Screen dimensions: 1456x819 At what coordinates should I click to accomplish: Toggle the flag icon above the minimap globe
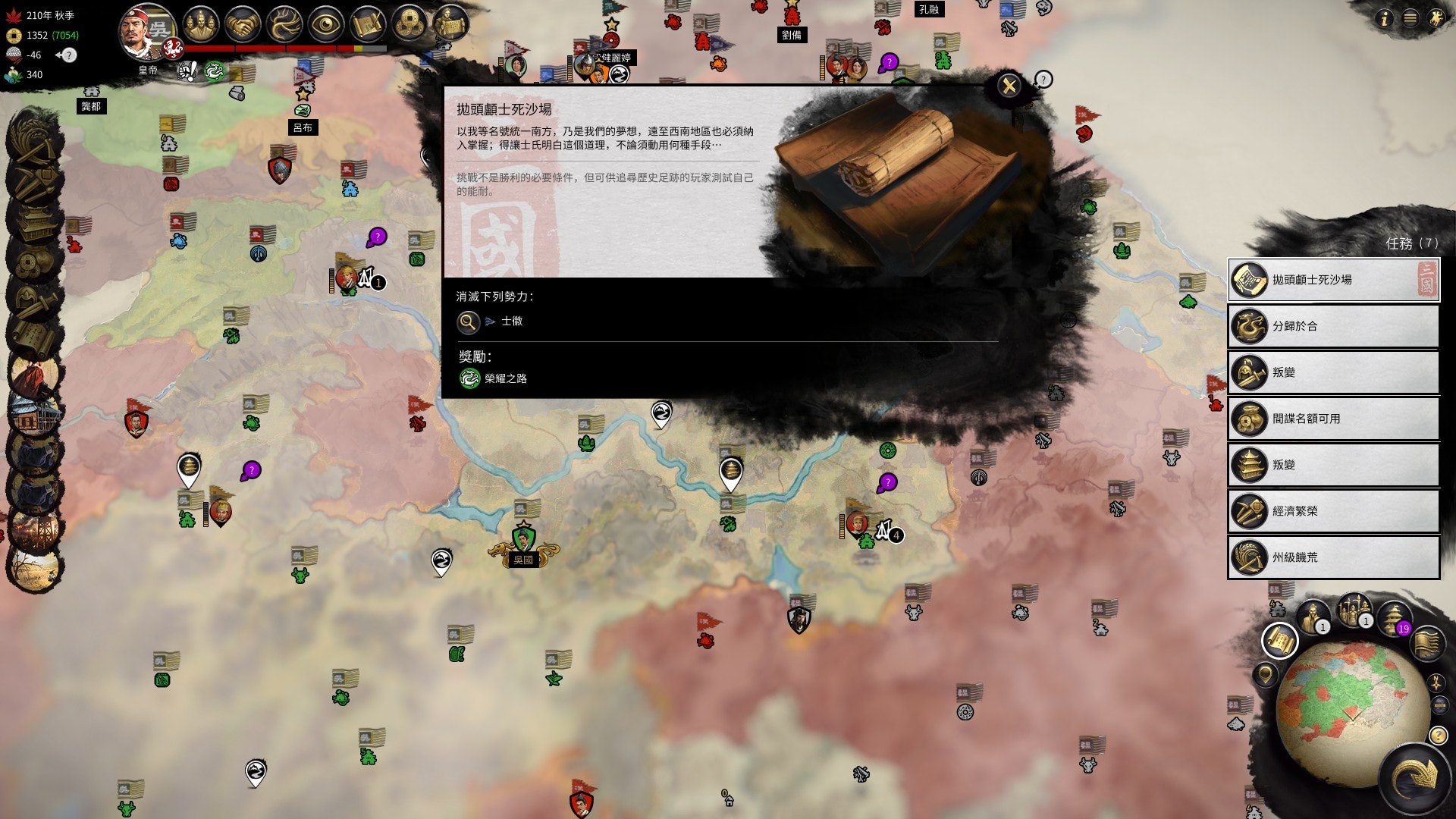(1428, 645)
